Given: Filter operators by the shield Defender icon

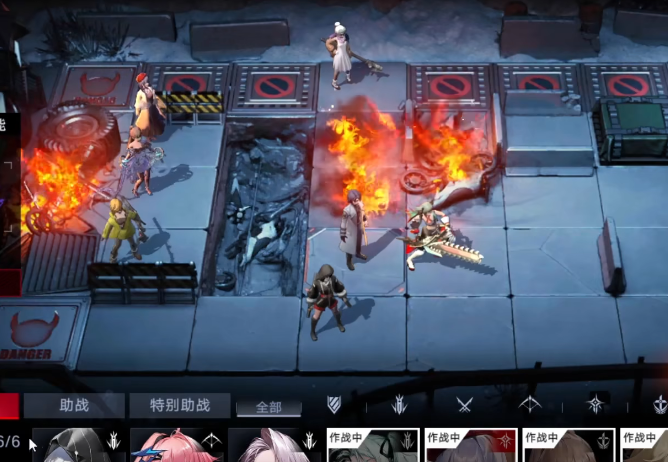Looking at the screenshot, I should (x=335, y=404).
